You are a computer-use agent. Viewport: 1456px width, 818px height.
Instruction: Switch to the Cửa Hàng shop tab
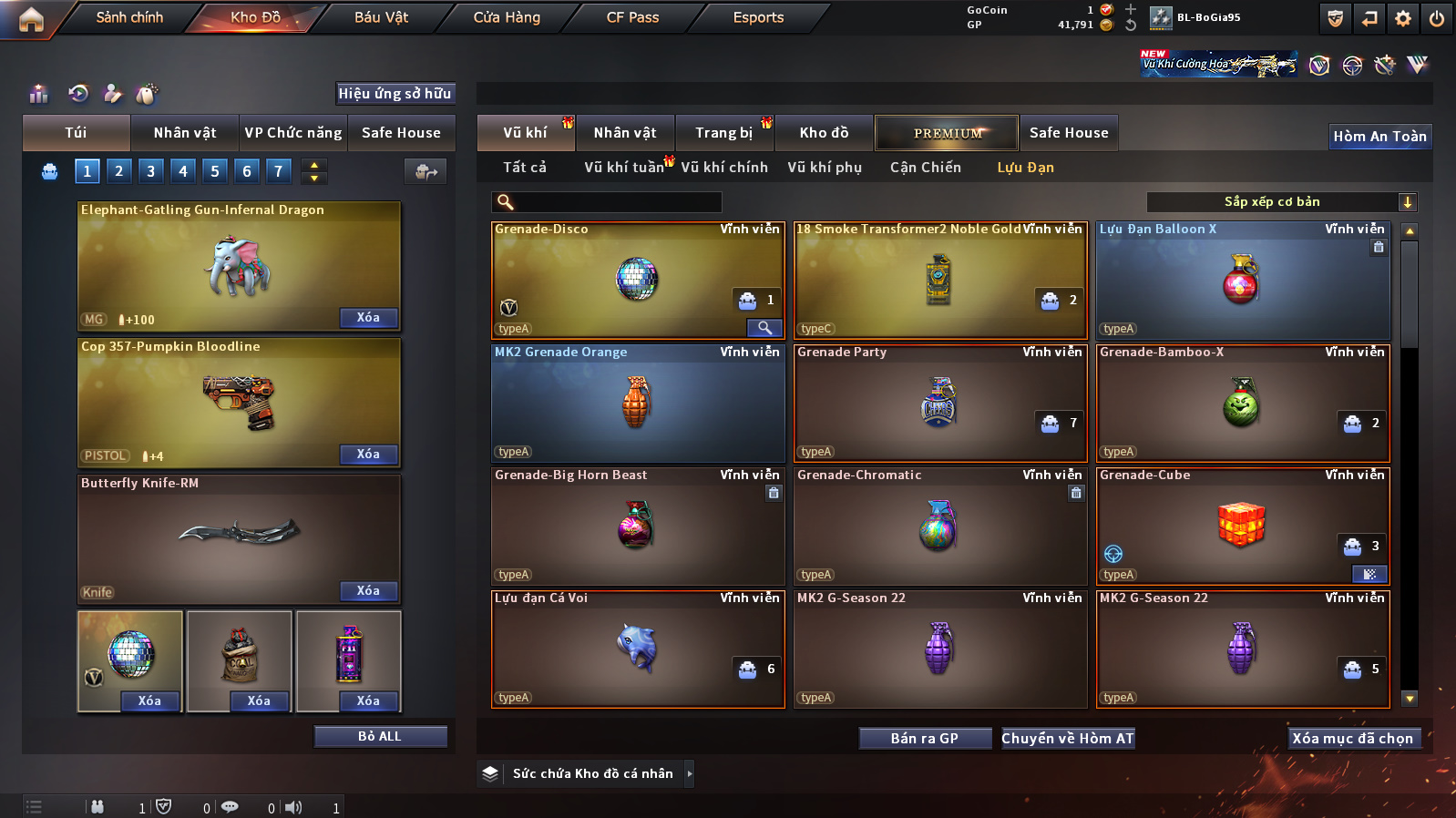coord(507,17)
